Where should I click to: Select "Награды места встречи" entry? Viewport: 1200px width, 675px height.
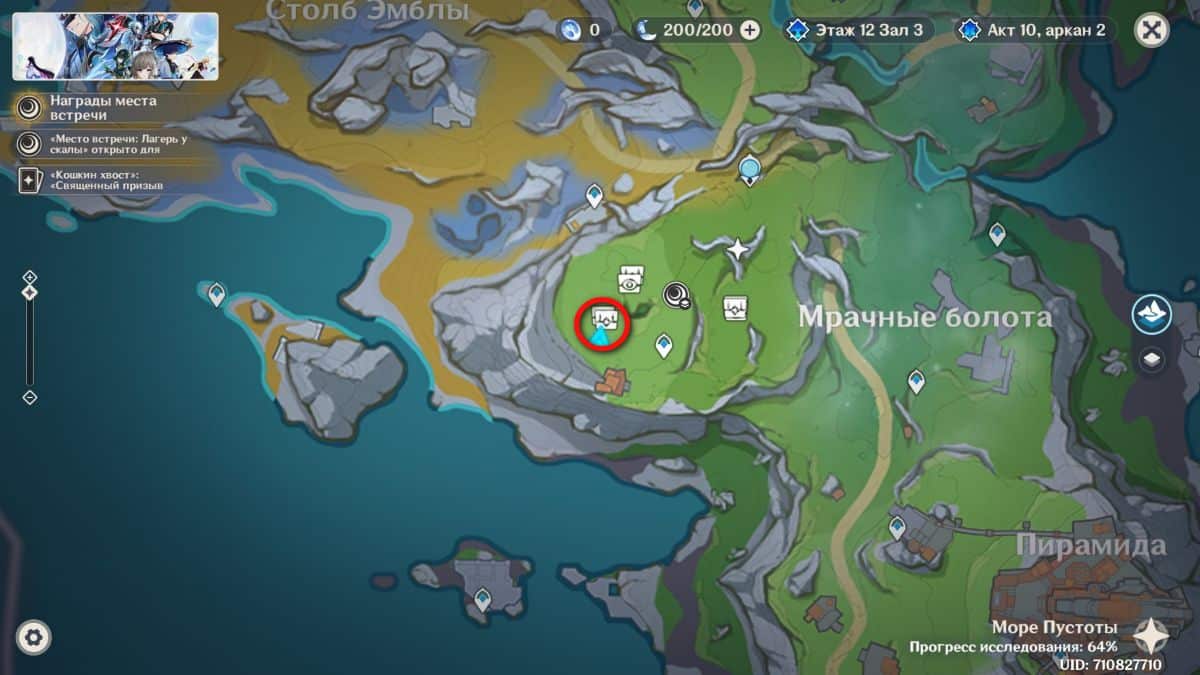tap(90, 108)
